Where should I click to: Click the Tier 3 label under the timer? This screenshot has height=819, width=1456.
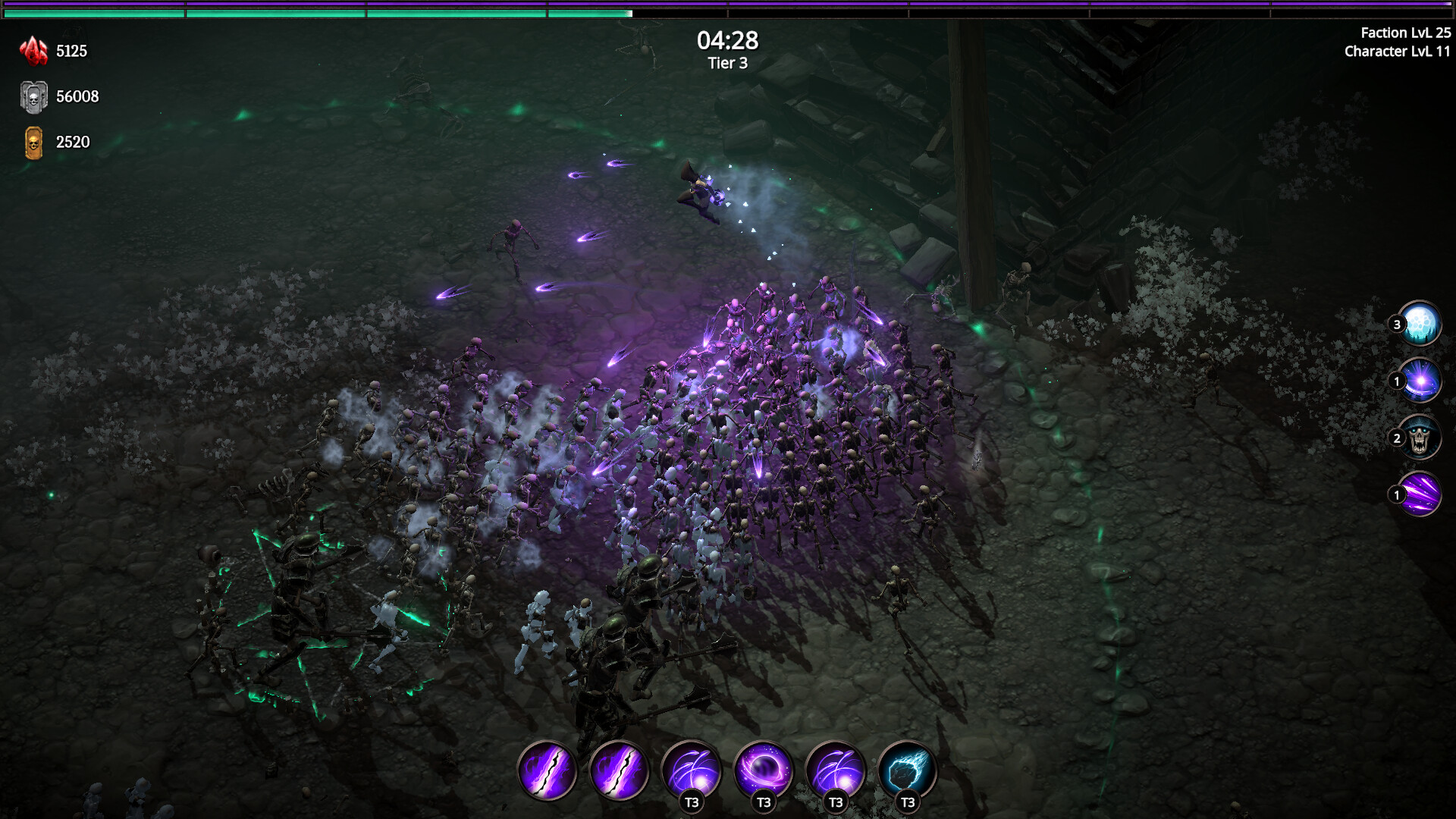coord(729,64)
